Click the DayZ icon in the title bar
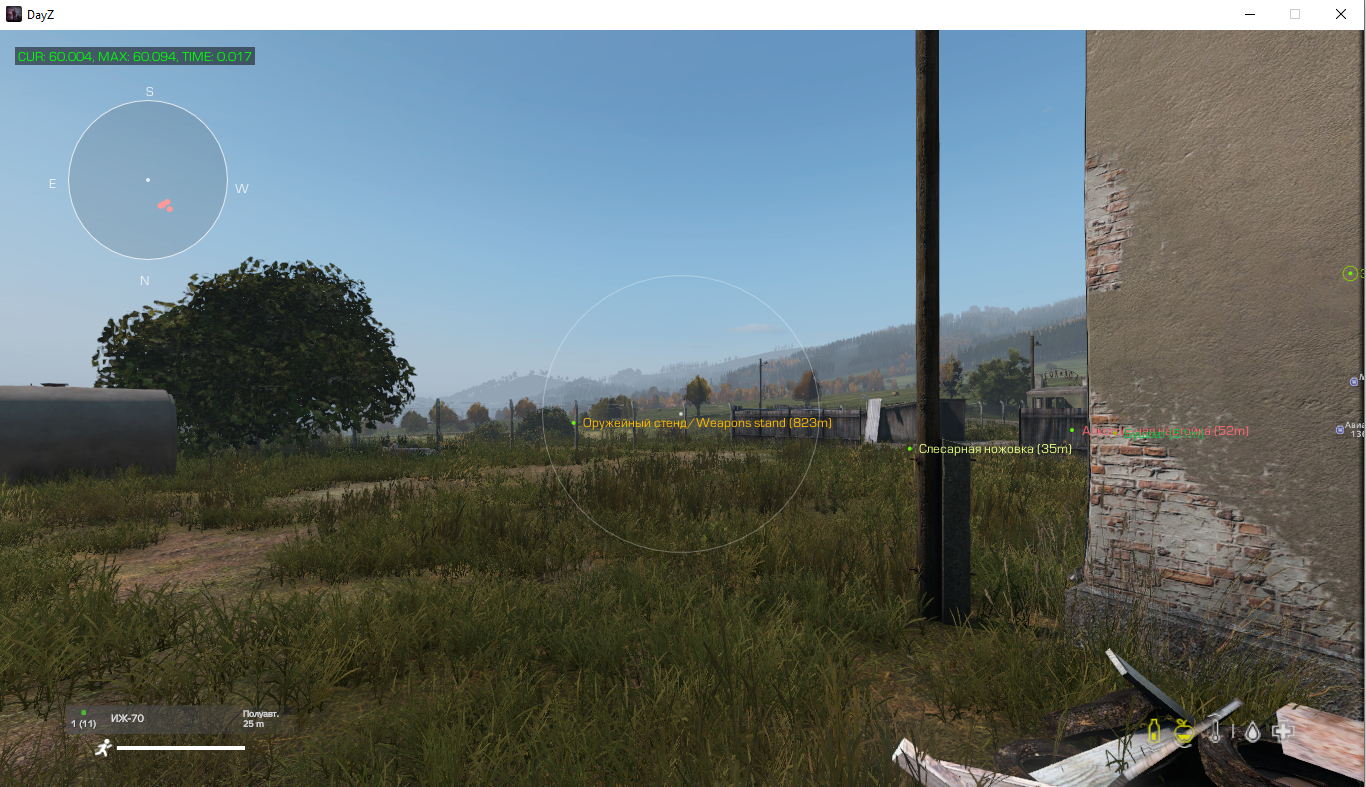 click(x=13, y=14)
